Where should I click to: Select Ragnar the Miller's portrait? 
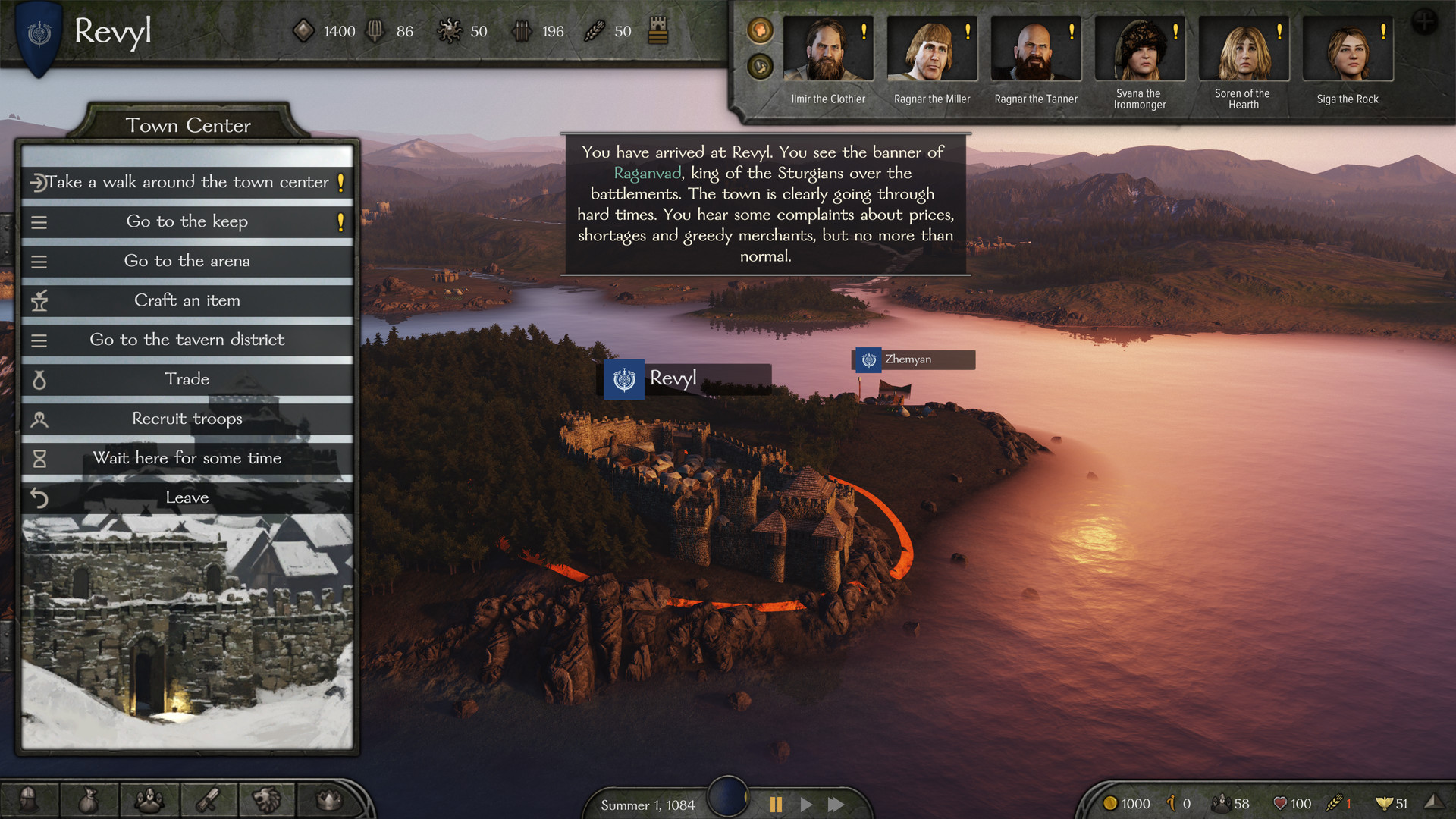coord(931,50)
